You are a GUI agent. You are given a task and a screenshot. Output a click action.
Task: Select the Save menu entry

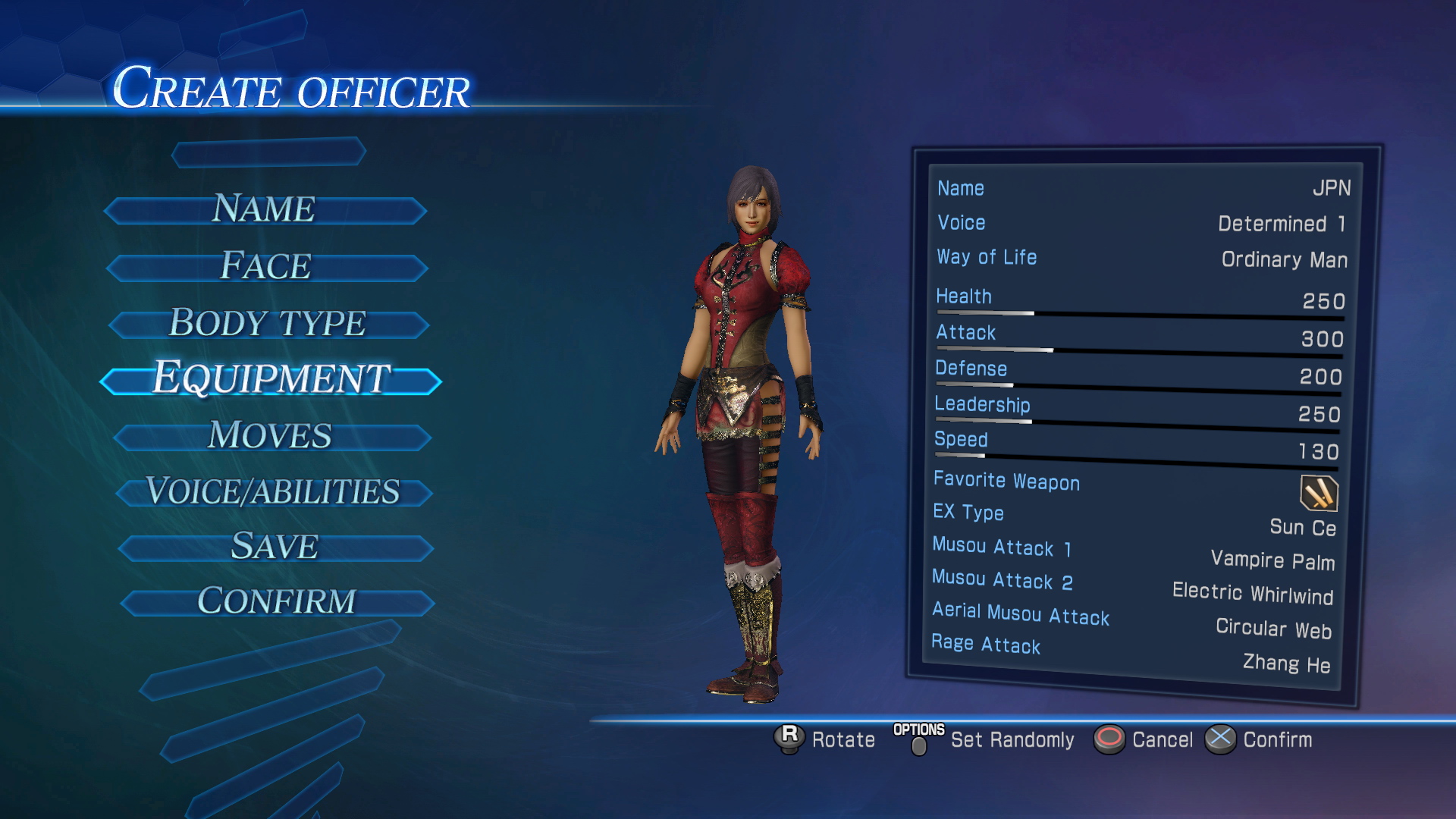tap(275, 547)
